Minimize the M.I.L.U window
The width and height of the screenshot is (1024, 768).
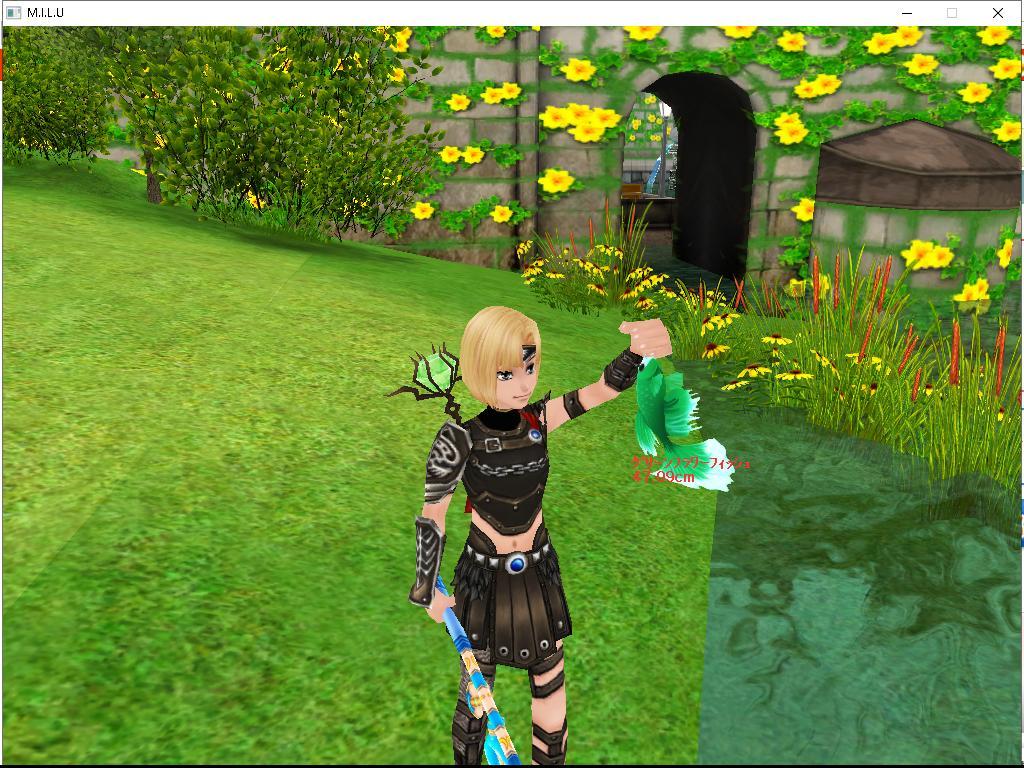[907, 13]
